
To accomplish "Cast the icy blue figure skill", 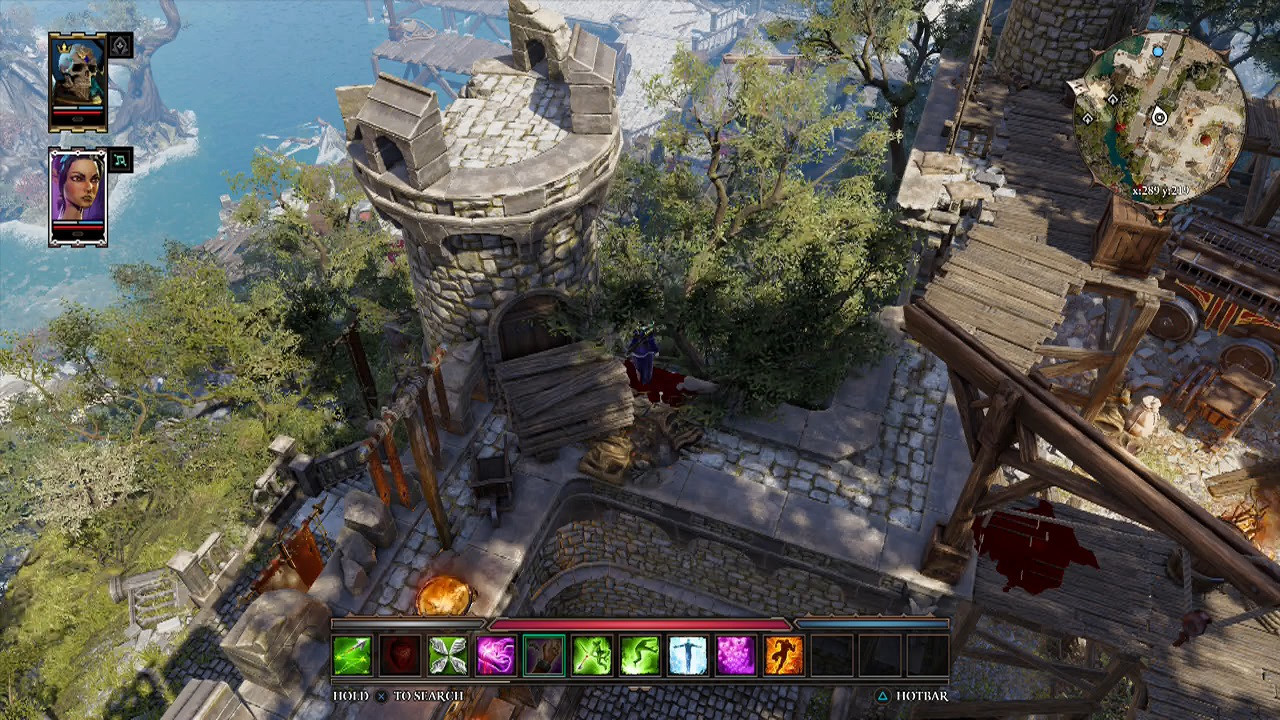I will pyautogui.click(x=688, y=656).
